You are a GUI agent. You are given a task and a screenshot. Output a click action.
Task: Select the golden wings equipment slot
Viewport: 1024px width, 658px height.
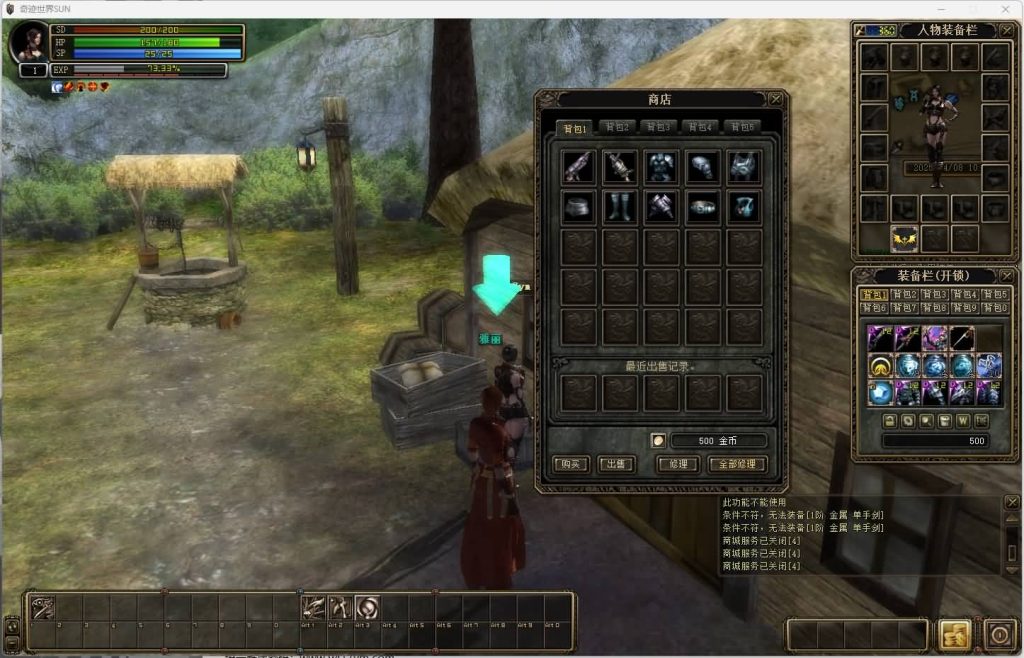(x=905, y=238)
